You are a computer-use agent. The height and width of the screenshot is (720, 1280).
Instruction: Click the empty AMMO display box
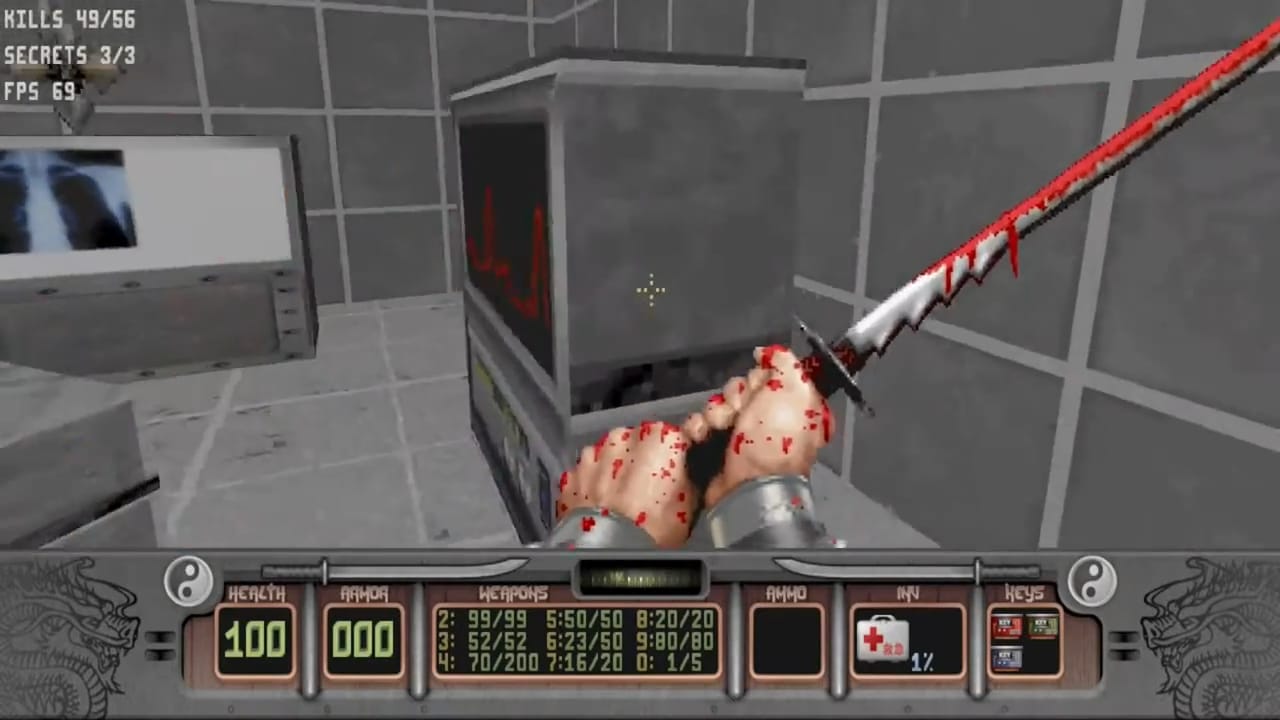pyautogui.click(x=787, y=640)
